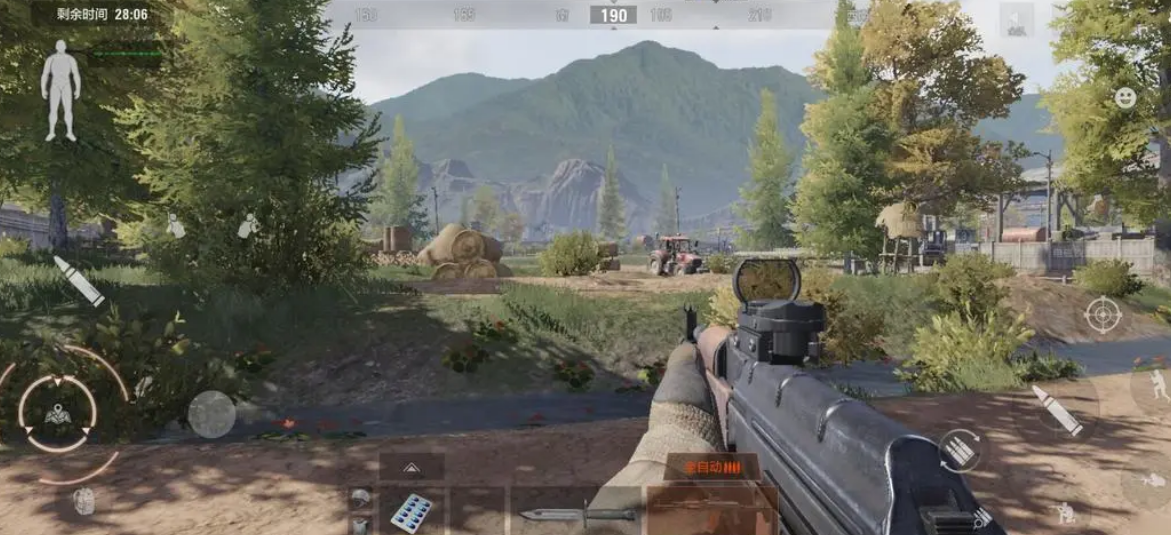The image size is (1171, 535).
Task: Tap the left lean-left figure button
Action: (176, 227)
